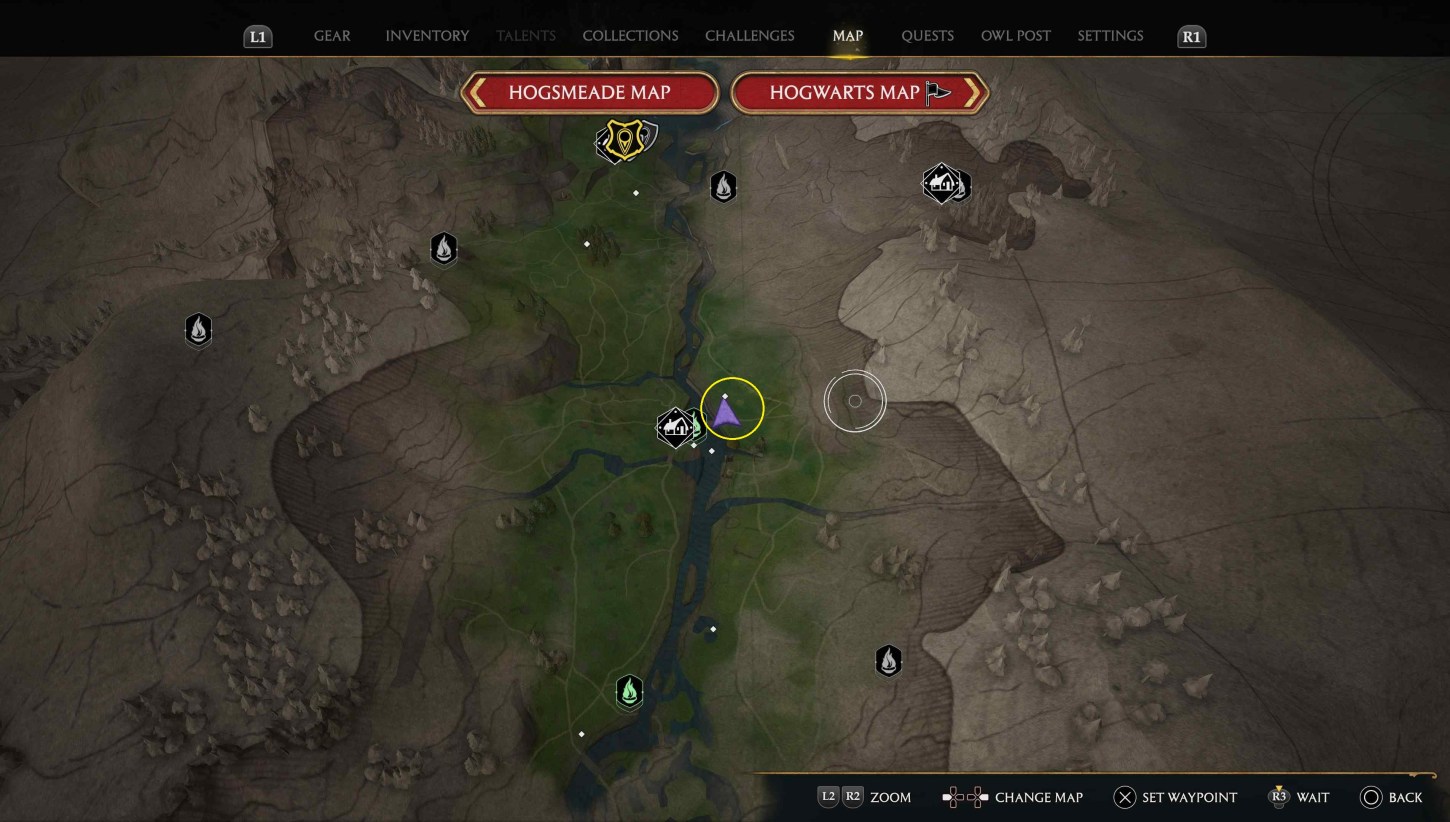Click the flag icon next to Hogwarts Map
The height and width of the screenshot is (822, 1450).
937,92
